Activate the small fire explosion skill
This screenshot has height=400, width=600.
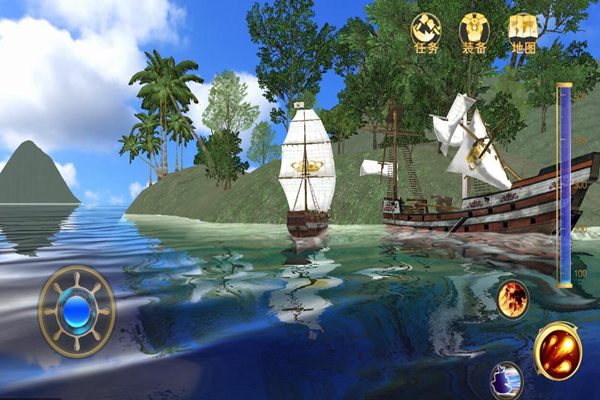[x=513, y=298]
